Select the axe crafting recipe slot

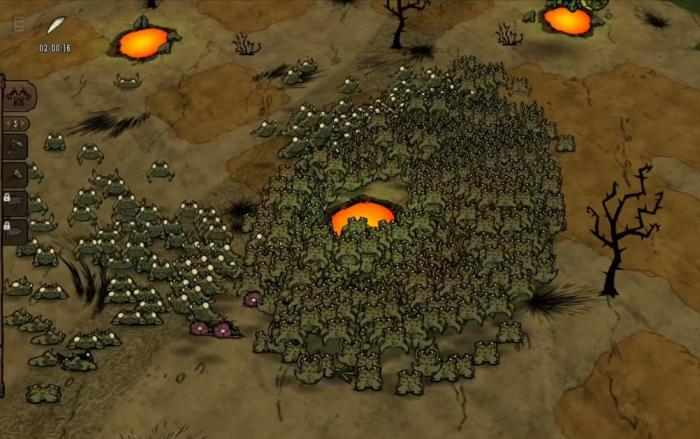[x=15, y=147]
